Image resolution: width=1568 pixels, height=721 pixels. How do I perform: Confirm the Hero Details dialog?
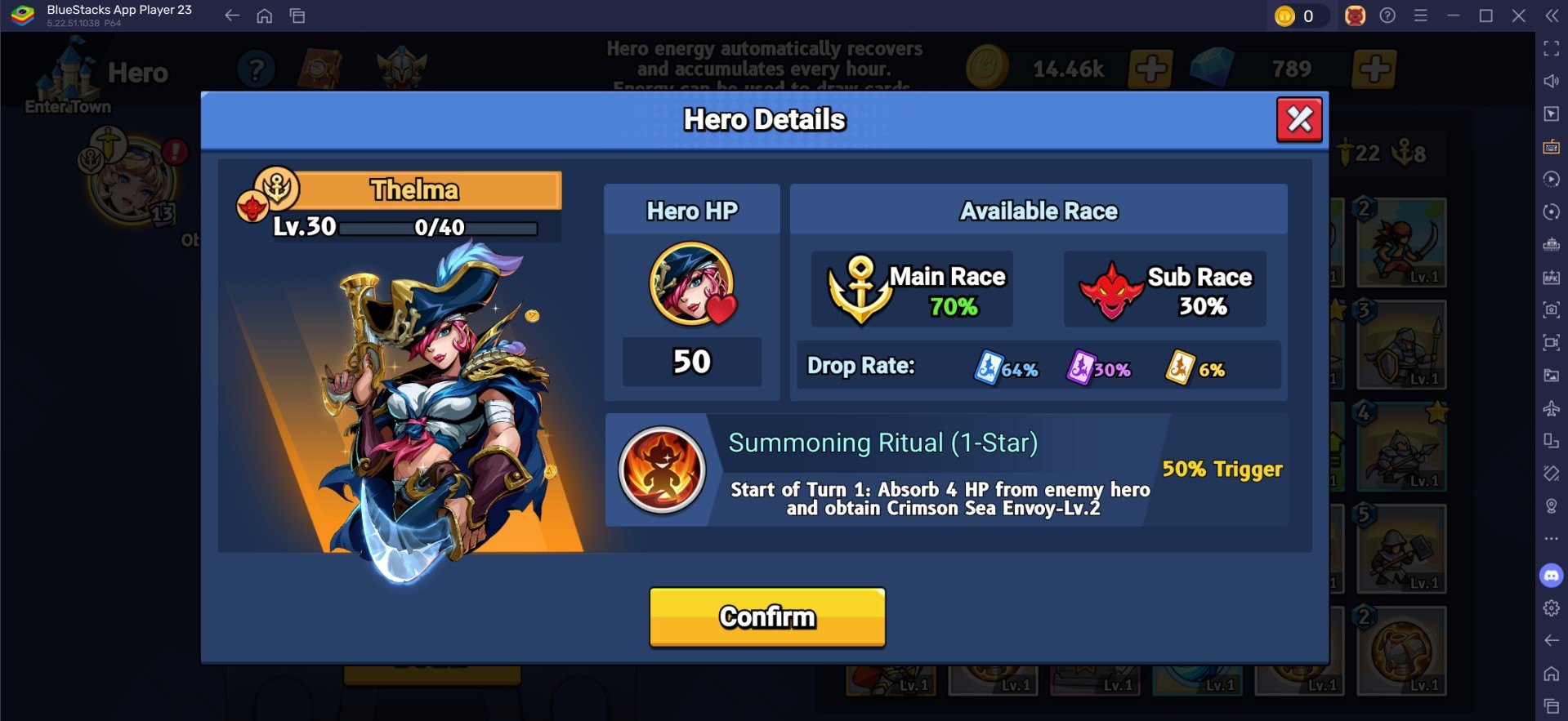click(766, 616)
